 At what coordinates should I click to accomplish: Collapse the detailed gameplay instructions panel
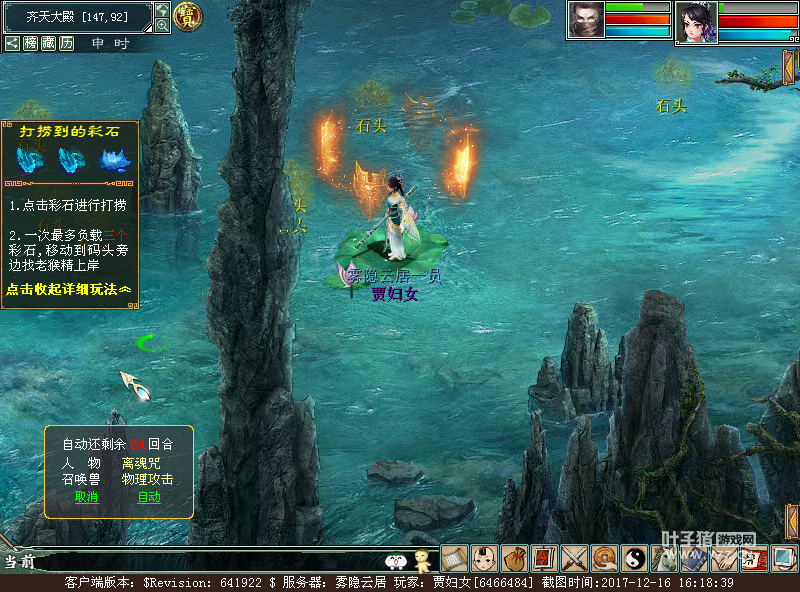pos(68,289)
